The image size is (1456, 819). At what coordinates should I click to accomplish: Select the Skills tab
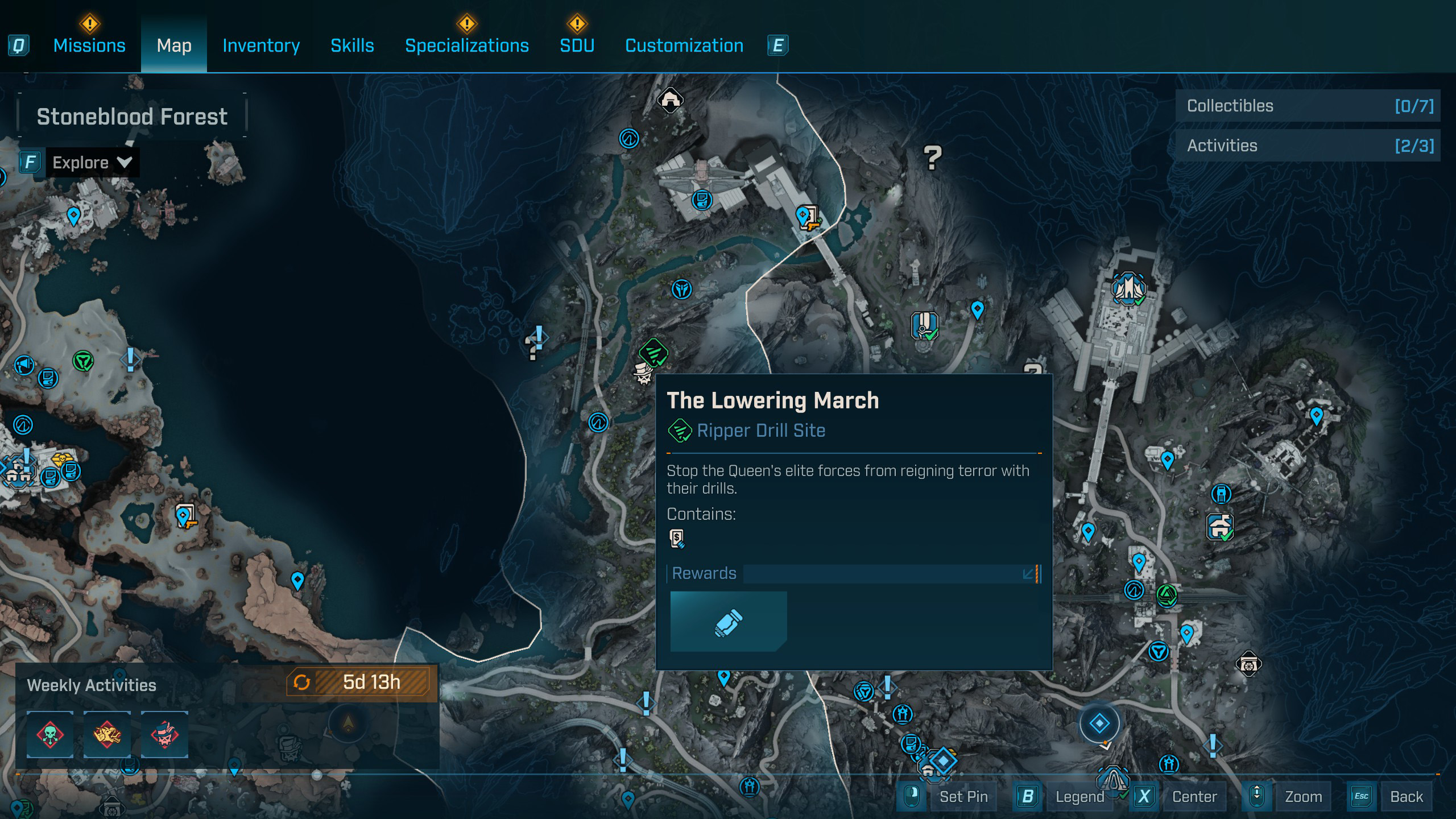click(352, 45)
